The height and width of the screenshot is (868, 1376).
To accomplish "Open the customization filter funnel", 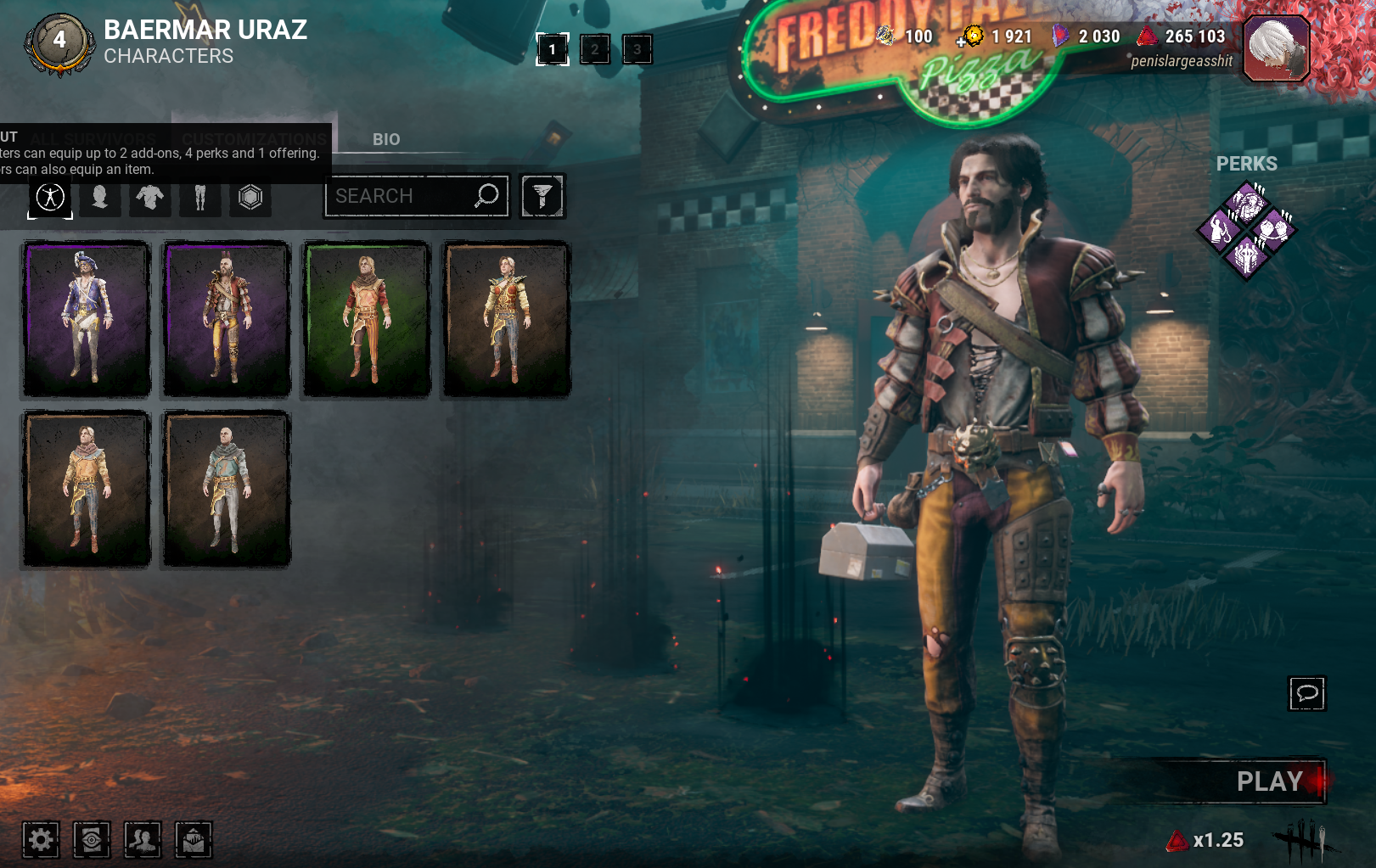I will click(542, 195).
